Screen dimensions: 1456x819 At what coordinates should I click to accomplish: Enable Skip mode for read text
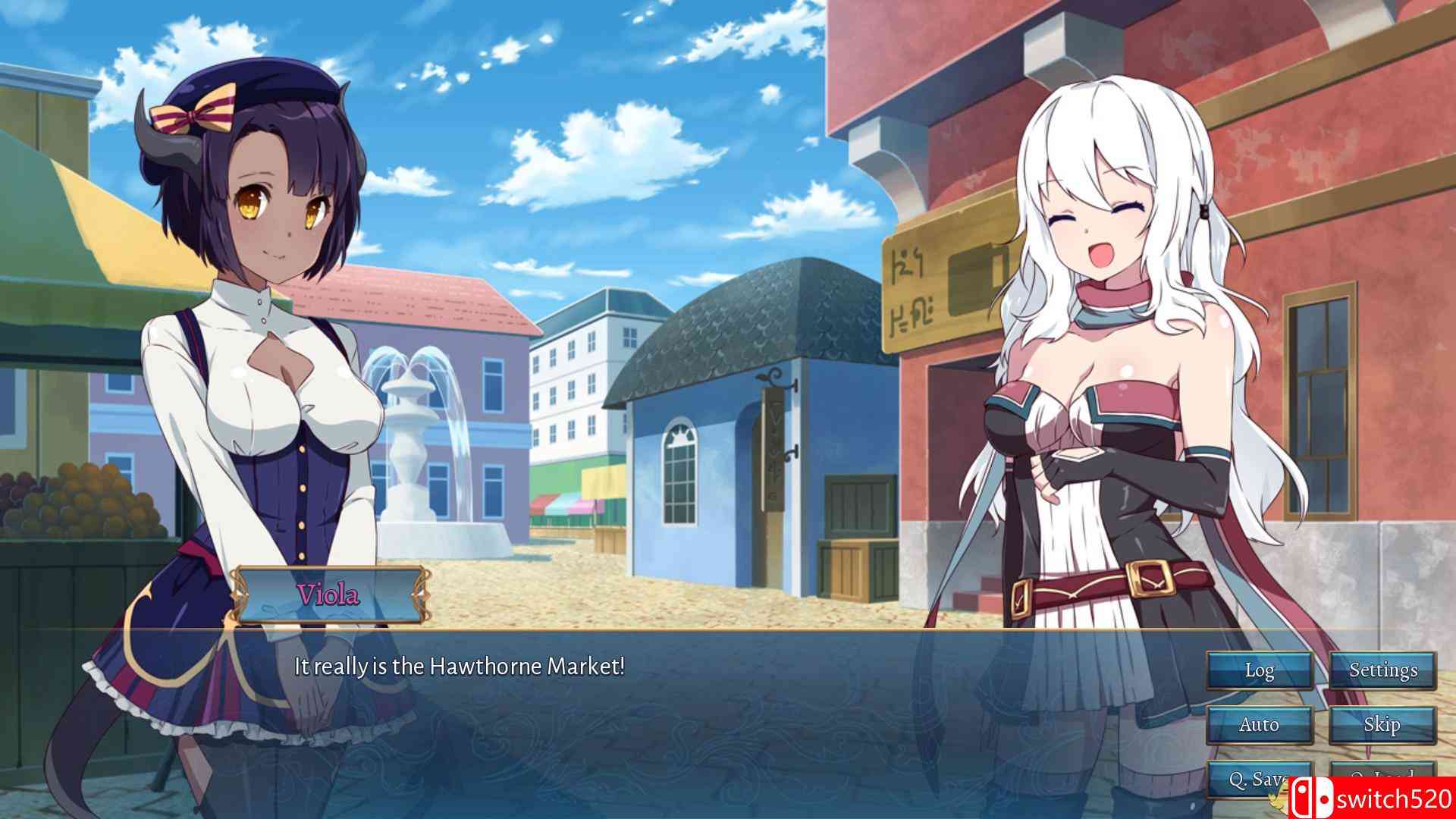(1382, 724)
